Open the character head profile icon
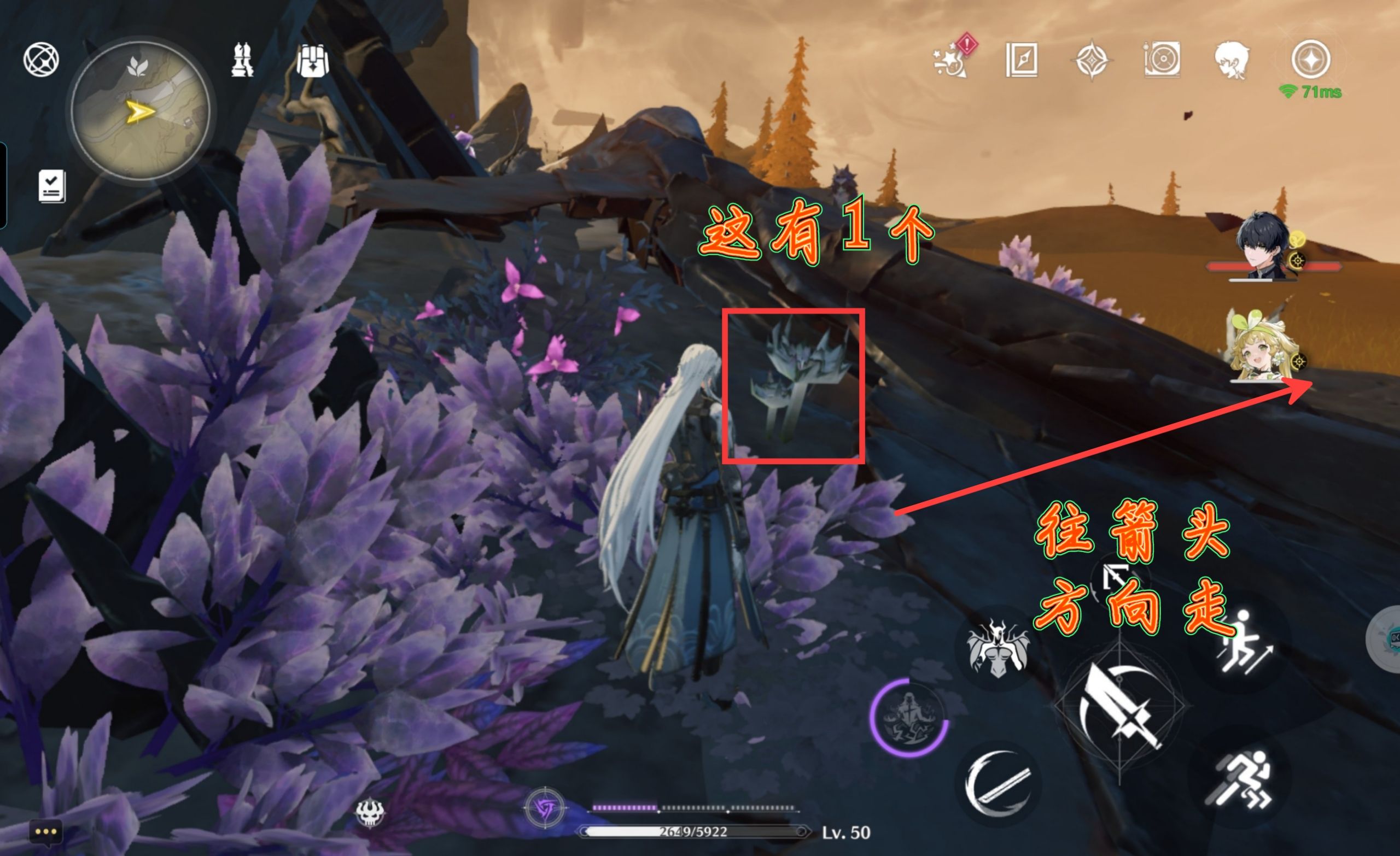The width and height of the screenshot is (1400, 856). point(1230,60)
